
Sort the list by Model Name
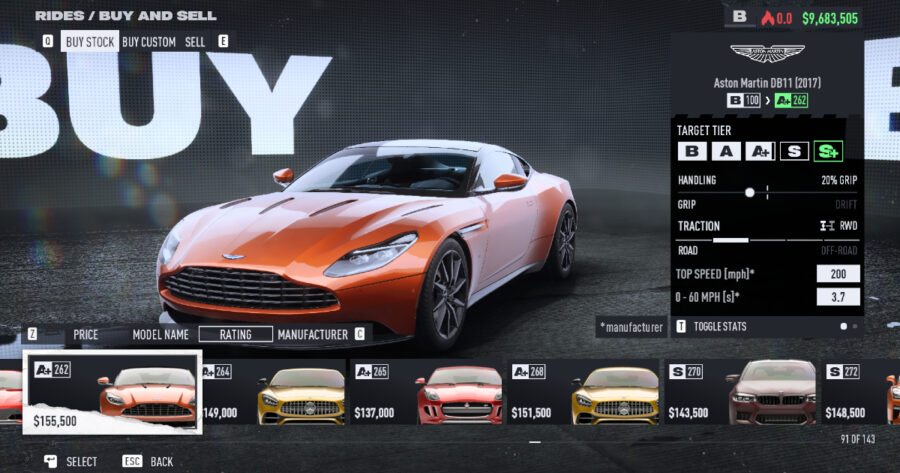161,334
